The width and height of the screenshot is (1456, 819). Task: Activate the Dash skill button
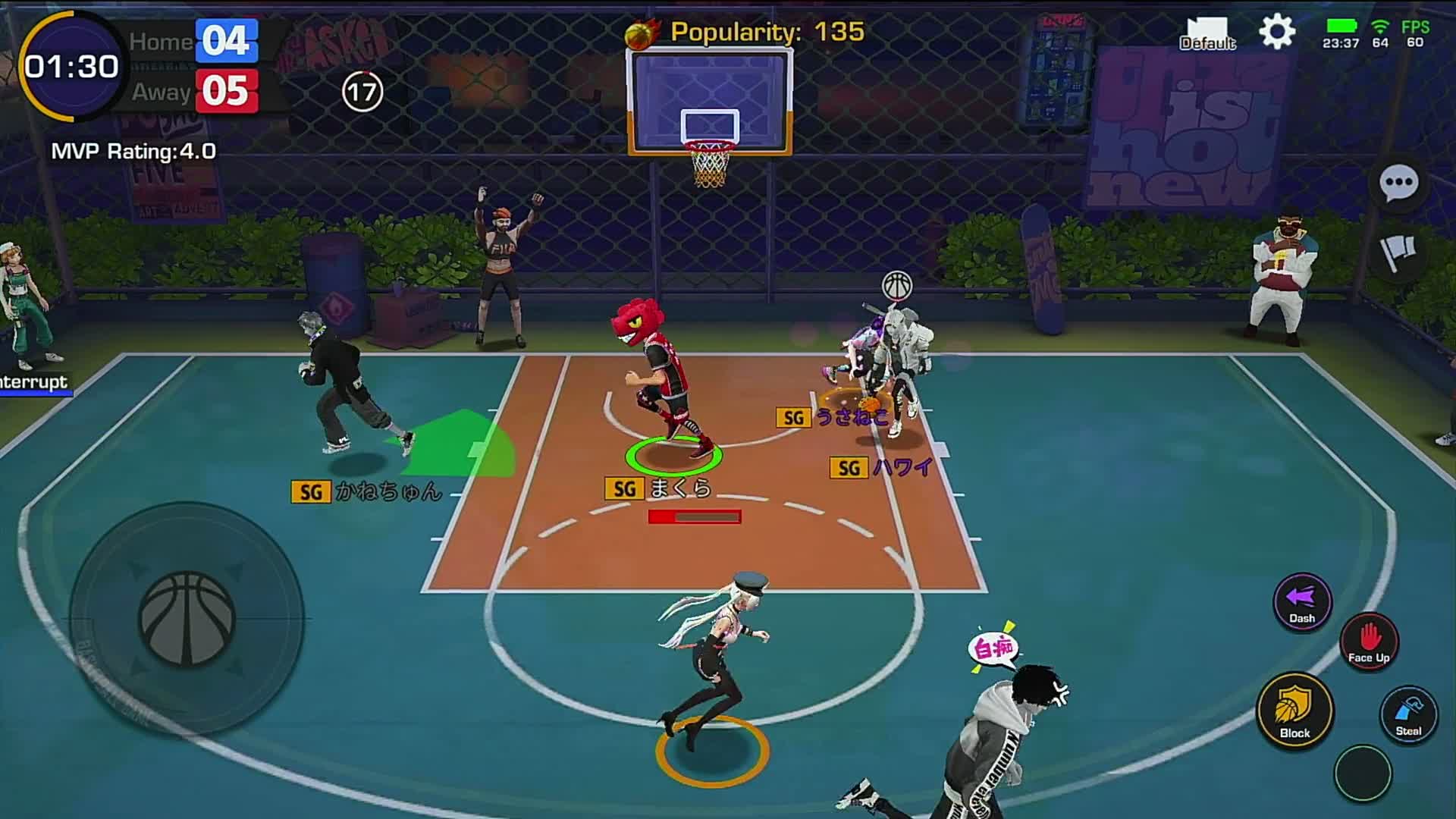click(1302, 601)
